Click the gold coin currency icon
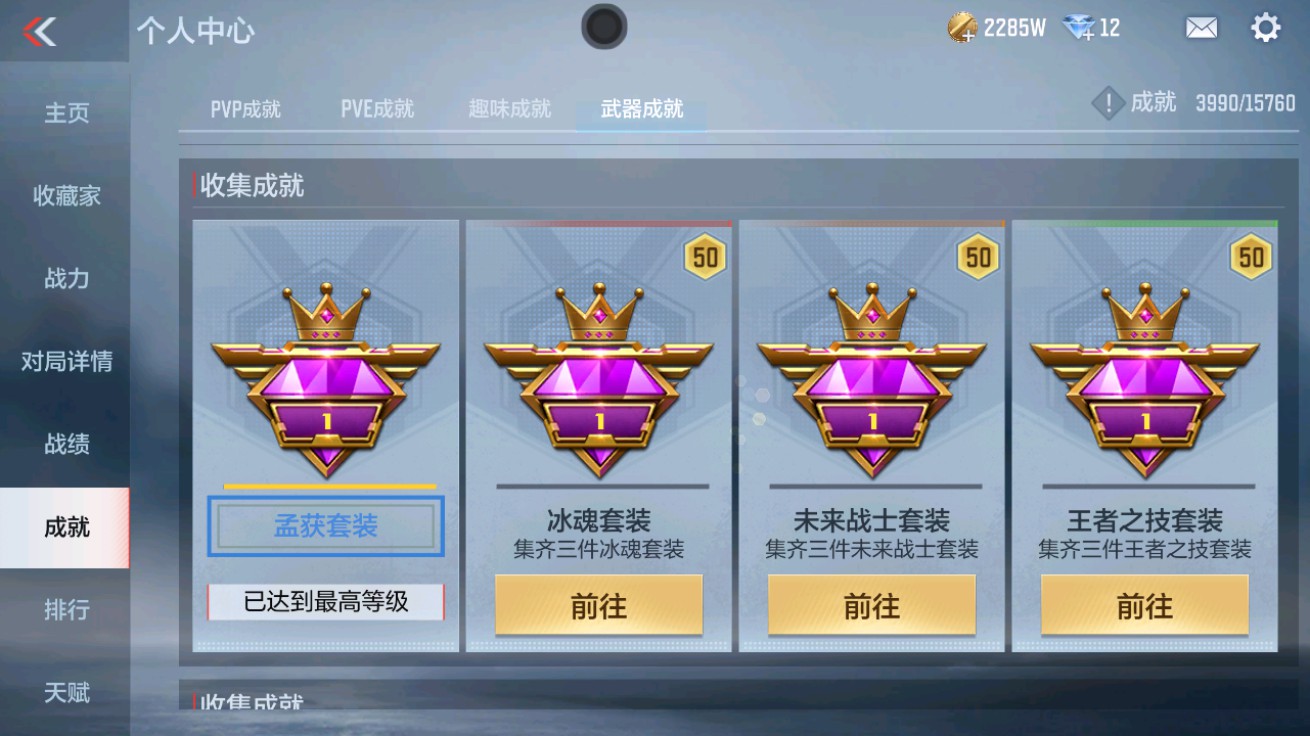 tap(964, 28)
